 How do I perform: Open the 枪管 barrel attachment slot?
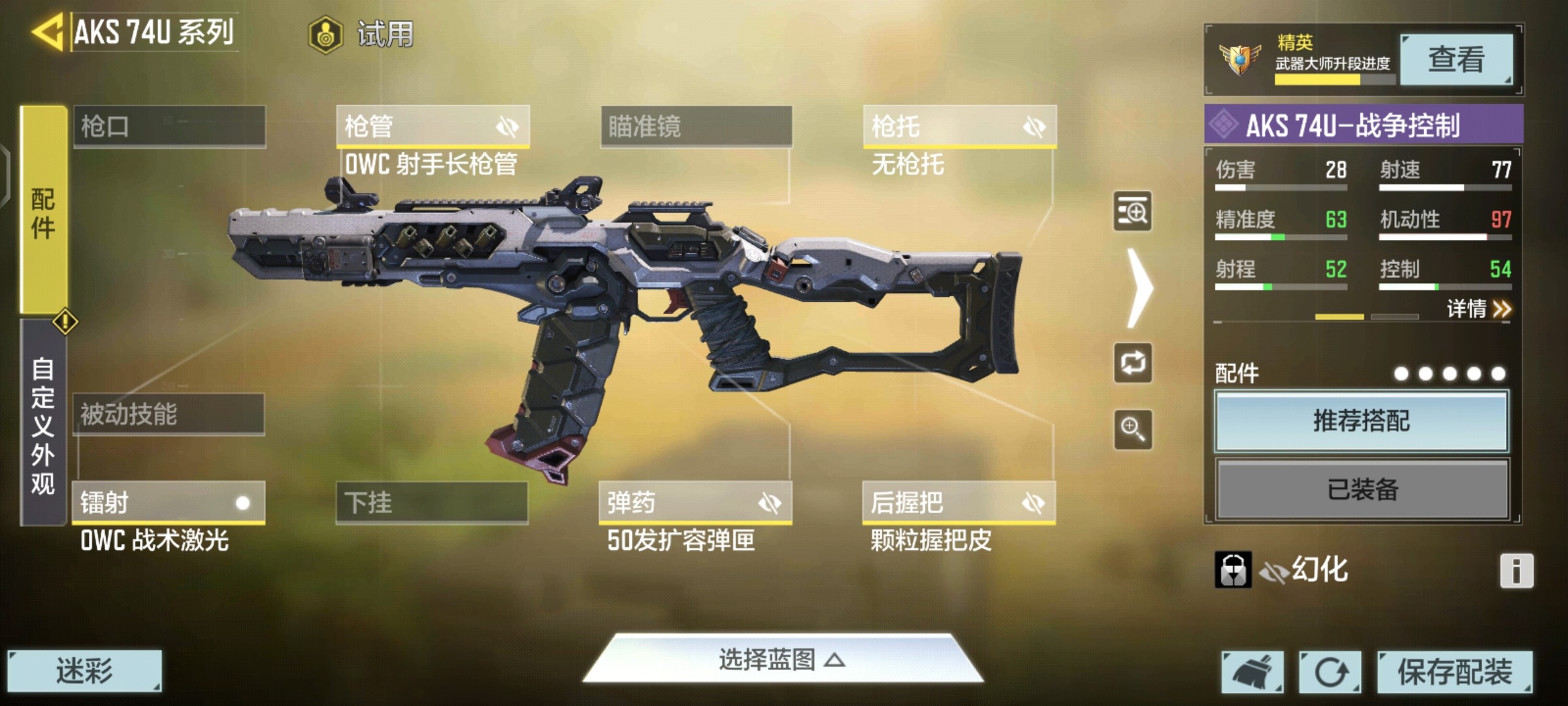coord(433,126)
